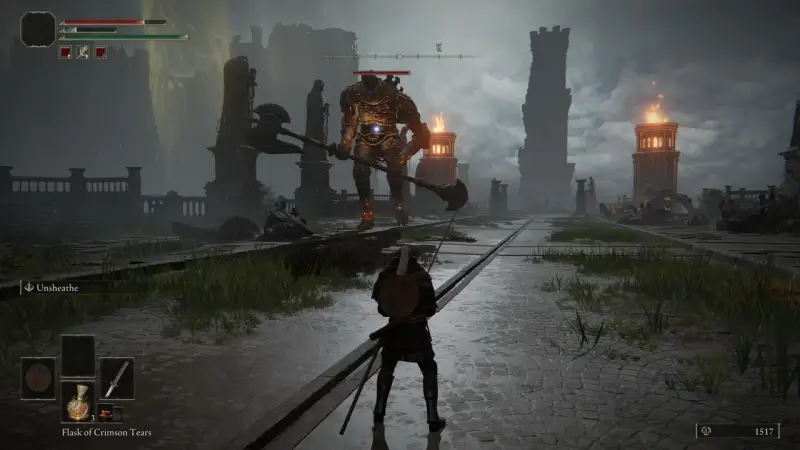Select the round shield left-hand slot
800x450 pixels.
[39, 379]
